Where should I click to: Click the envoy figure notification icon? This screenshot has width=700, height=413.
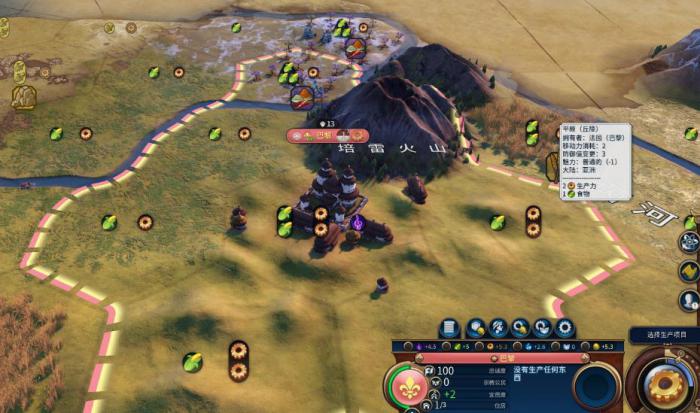pyautogui.click(x=688, y=300)
